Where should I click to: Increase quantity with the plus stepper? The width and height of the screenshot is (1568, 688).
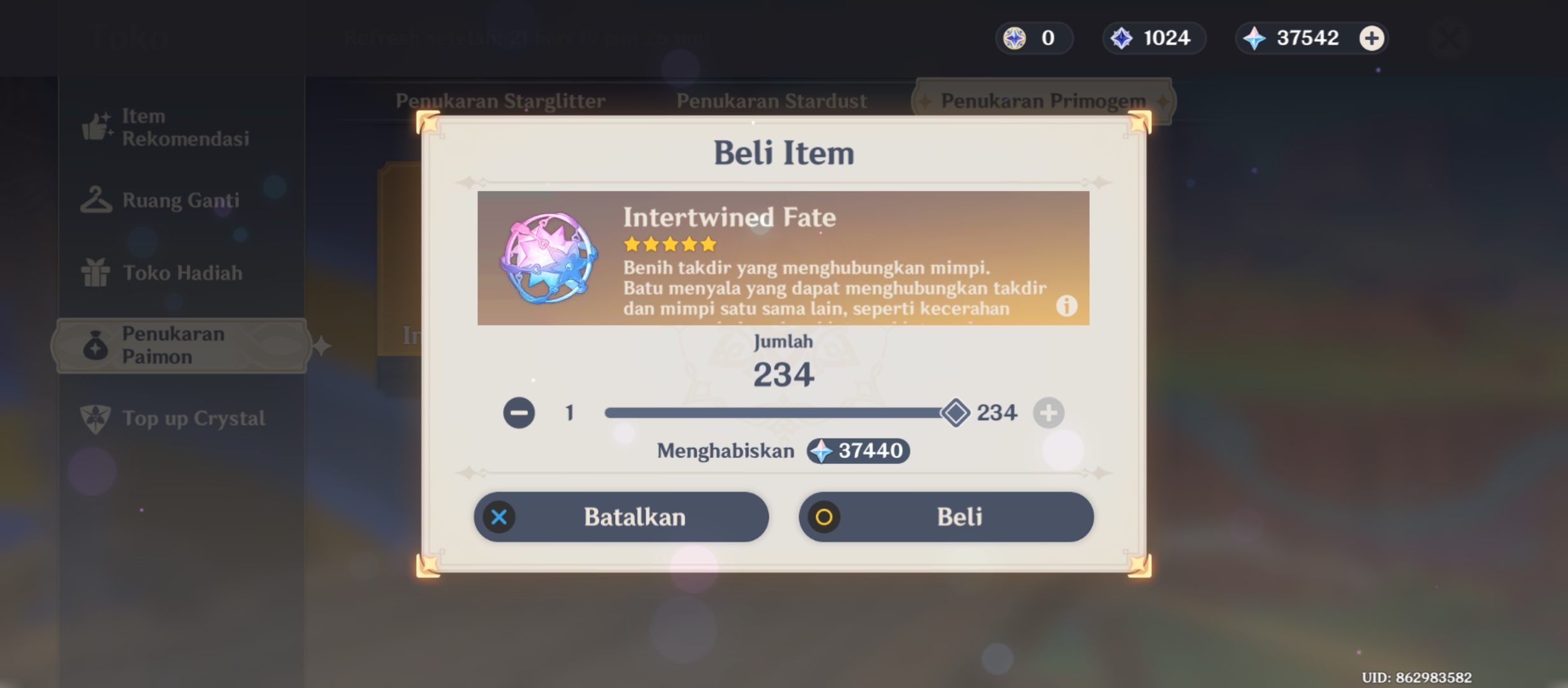[1049, 412]
